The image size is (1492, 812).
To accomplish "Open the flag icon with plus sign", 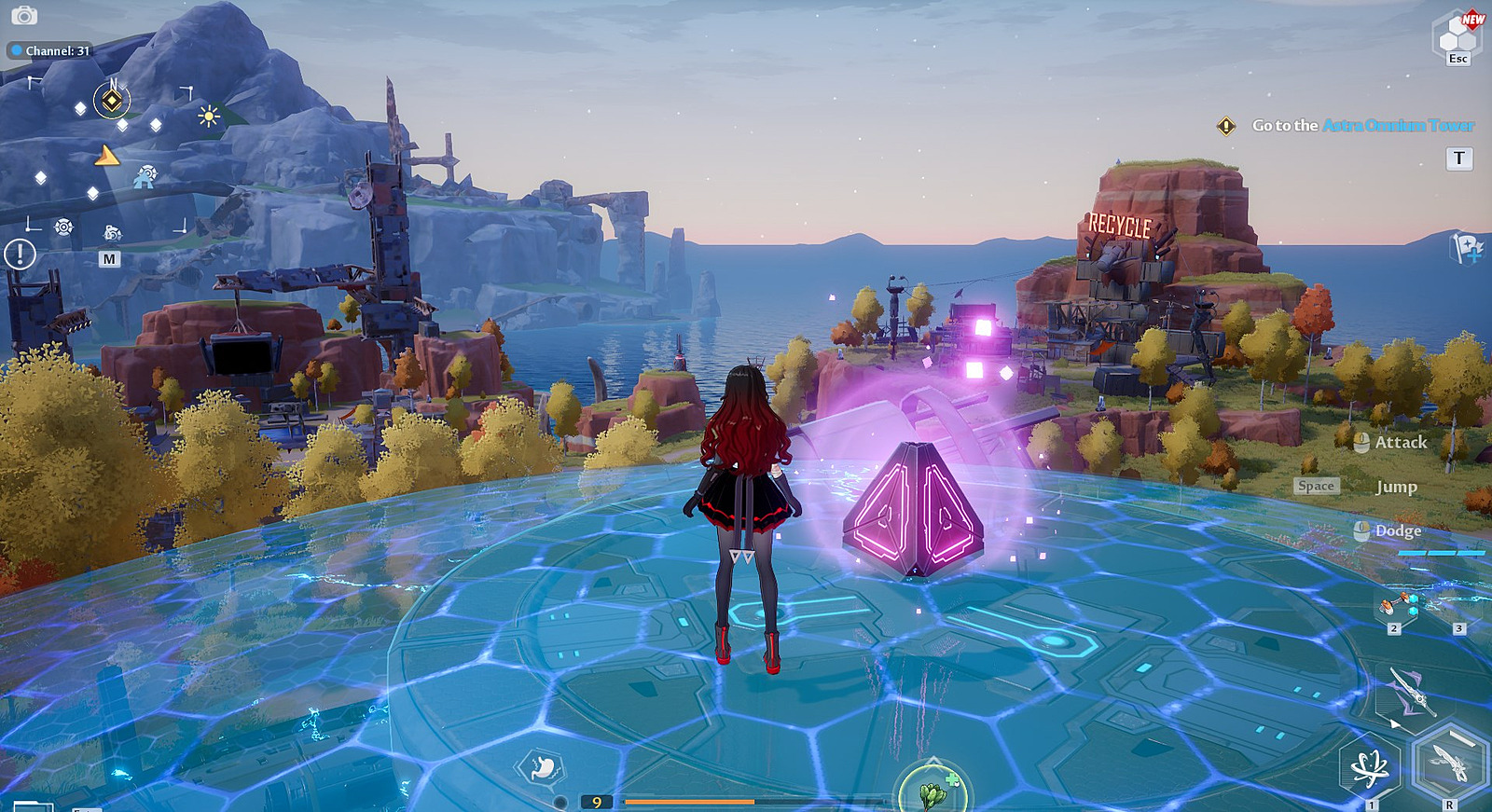I will [x=1467, y=248].
